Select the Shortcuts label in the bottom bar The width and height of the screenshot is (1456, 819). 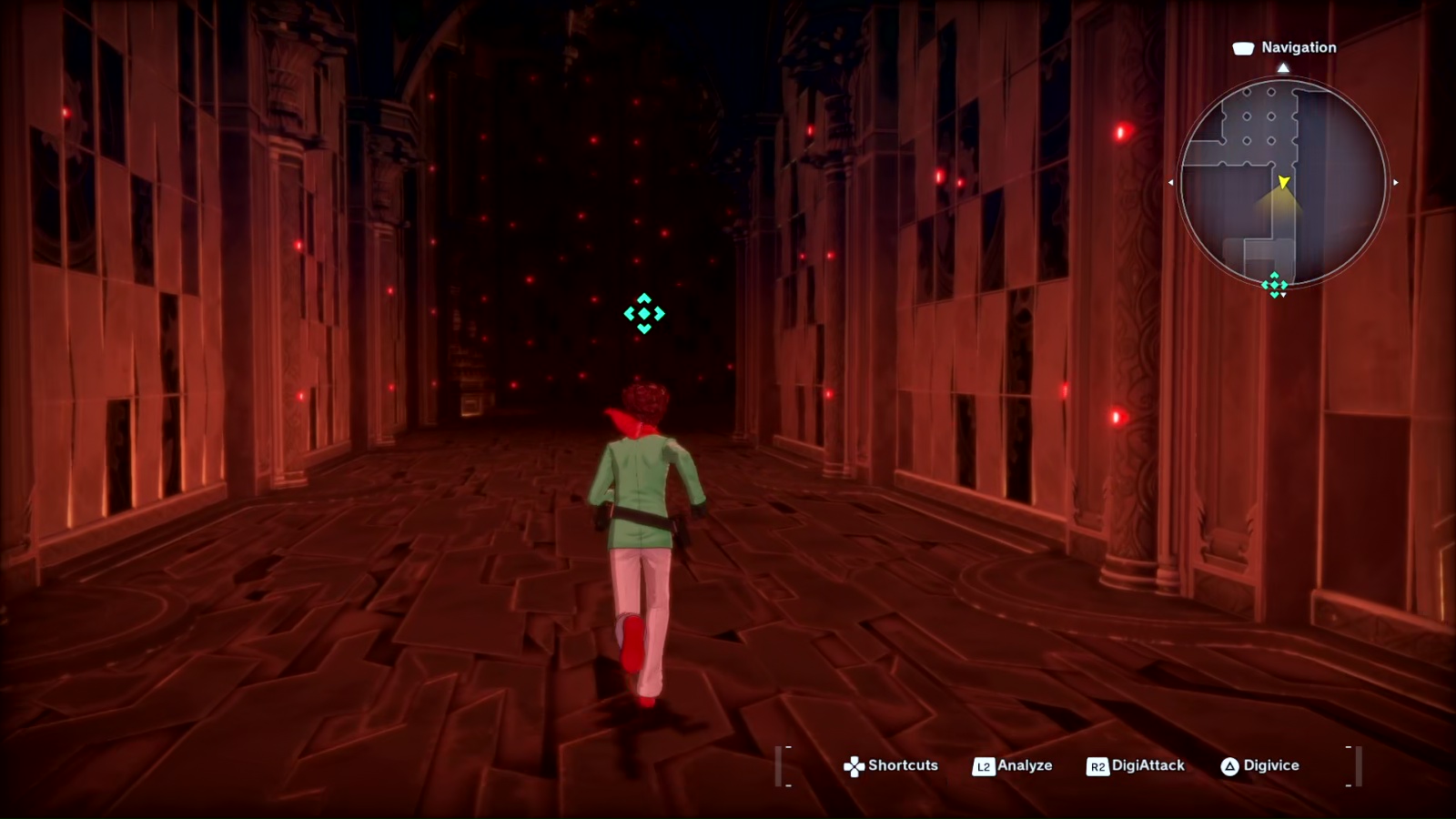pos(904,765)
